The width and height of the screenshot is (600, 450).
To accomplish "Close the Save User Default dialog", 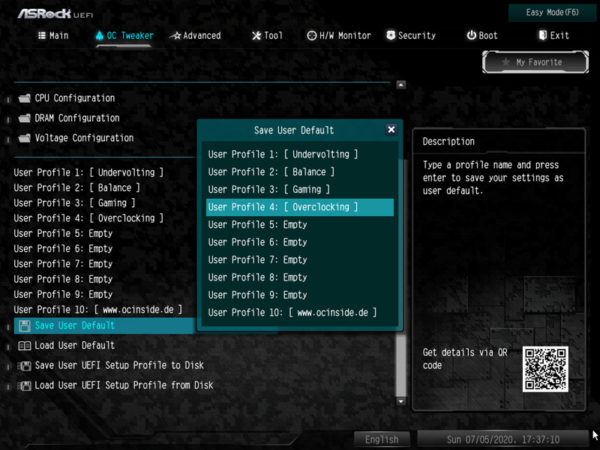I will coord(391,130).
